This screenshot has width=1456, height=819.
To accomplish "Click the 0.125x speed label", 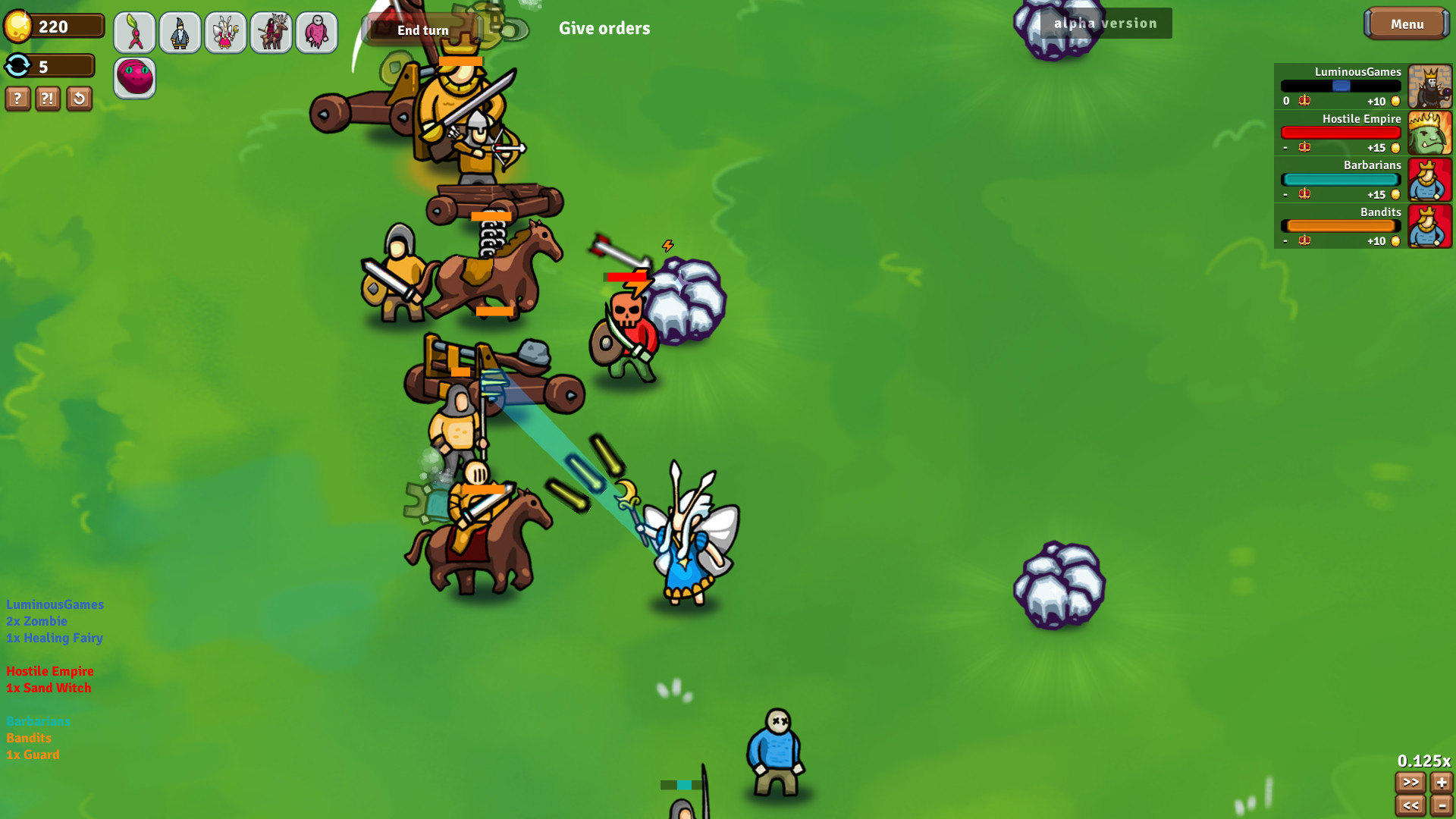I will (1423, 760).
